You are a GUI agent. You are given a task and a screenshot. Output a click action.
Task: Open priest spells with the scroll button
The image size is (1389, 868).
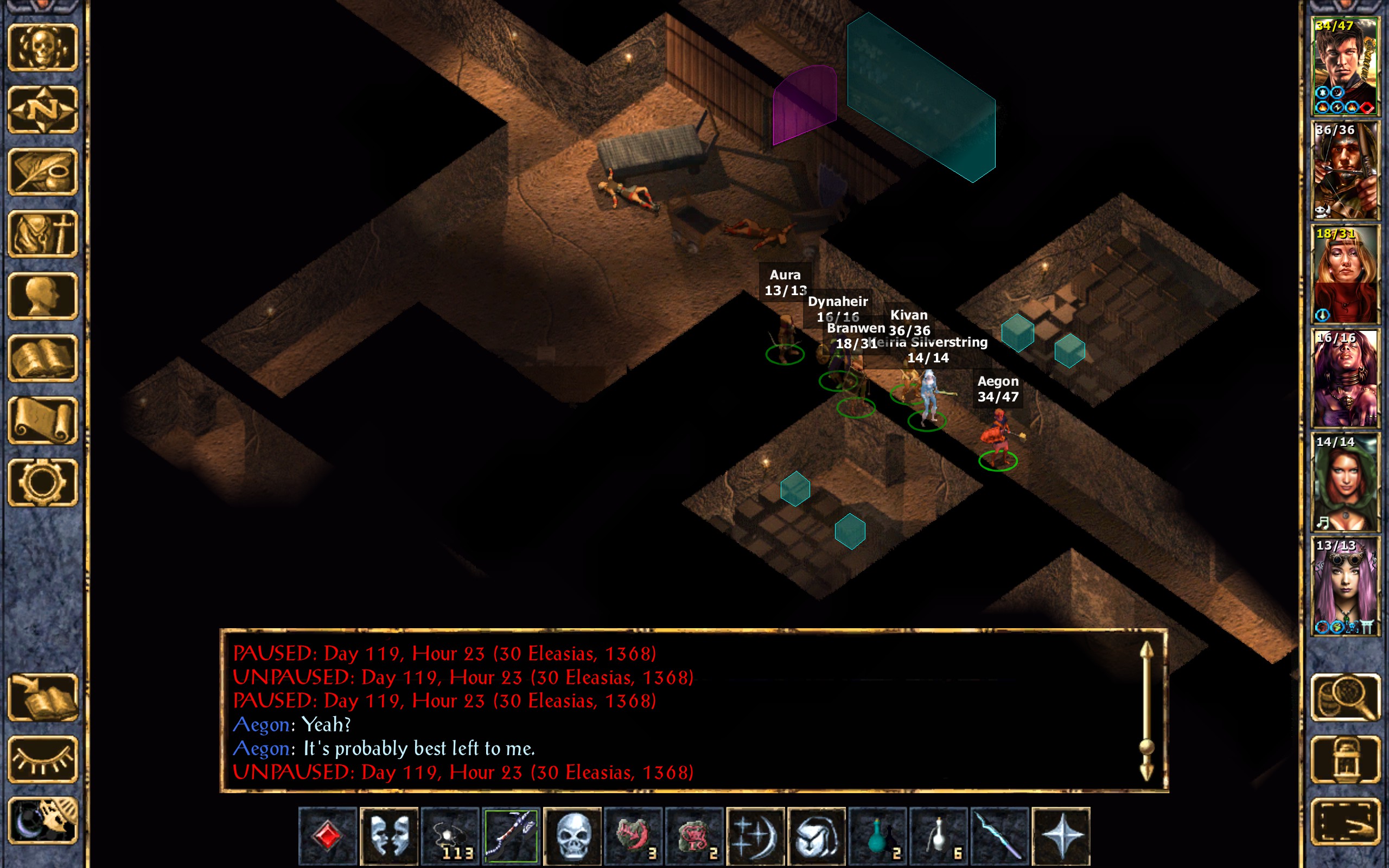[x=42, y=420]
